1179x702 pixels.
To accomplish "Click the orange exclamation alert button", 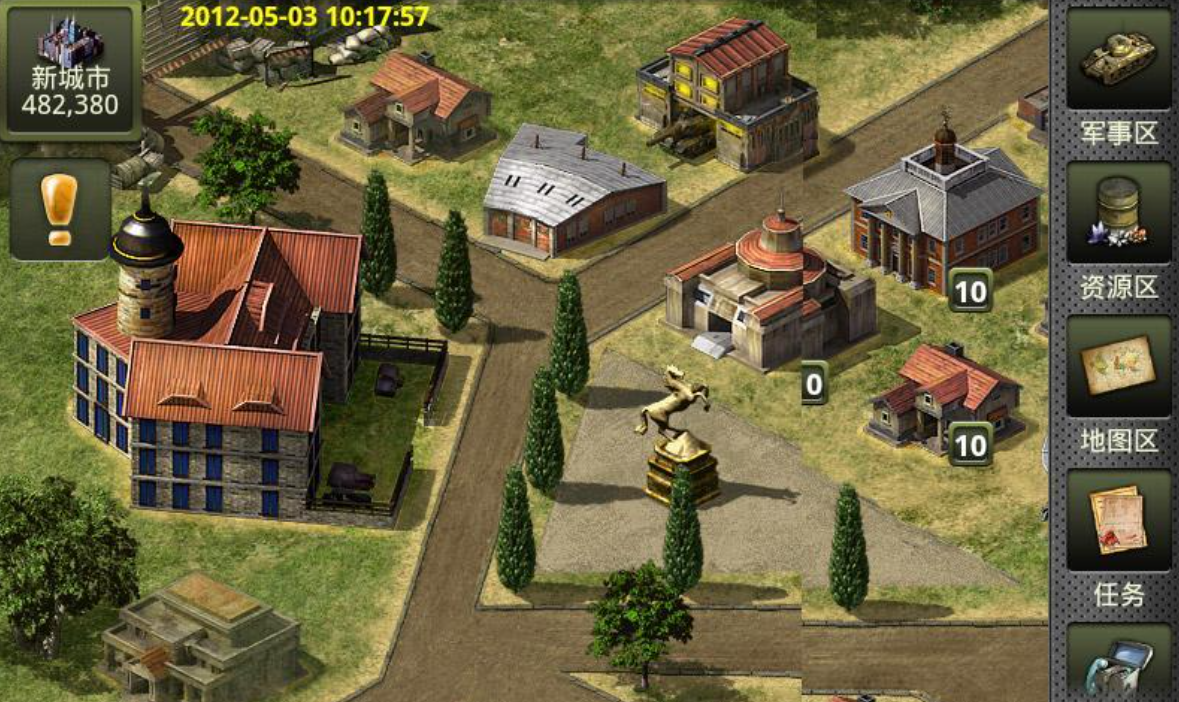I will click(60, 209).
